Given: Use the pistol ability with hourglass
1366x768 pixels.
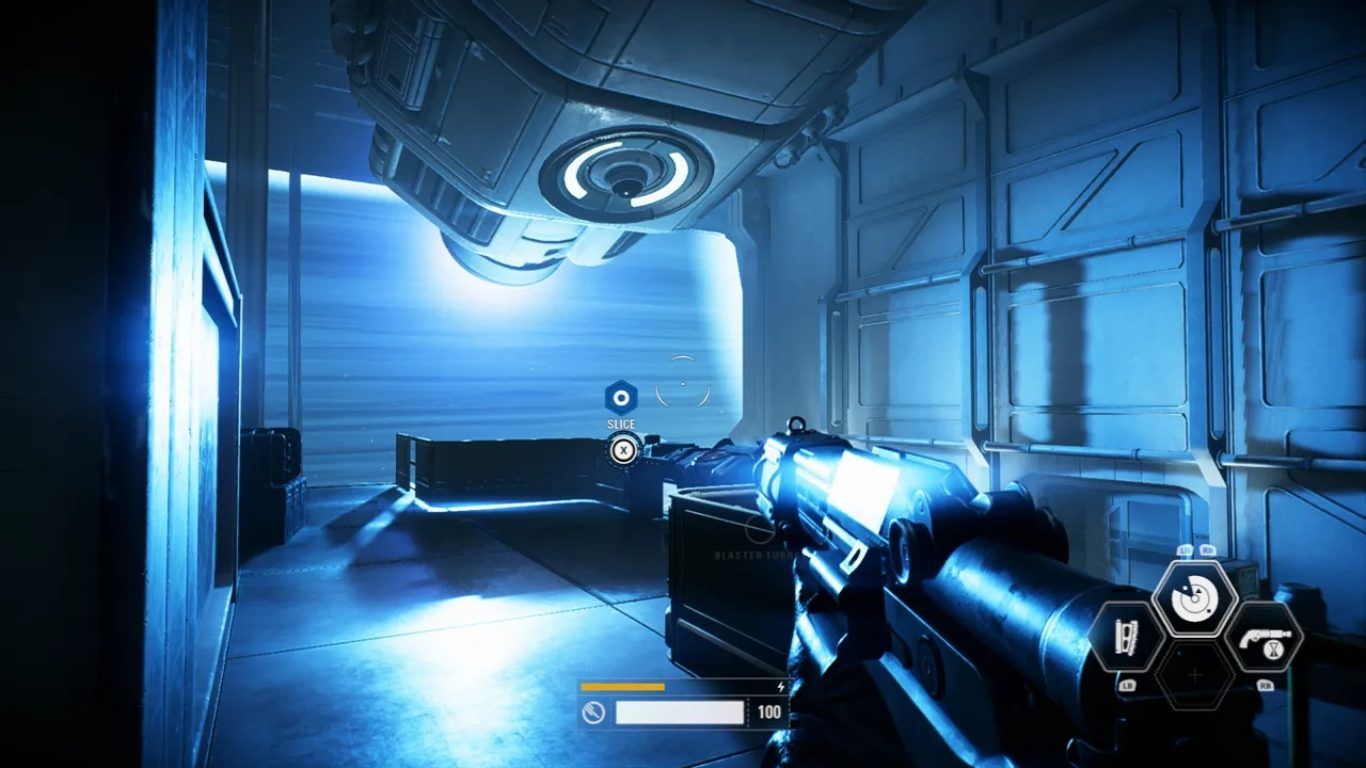Looking at the screenshot, I should 1264,637.
